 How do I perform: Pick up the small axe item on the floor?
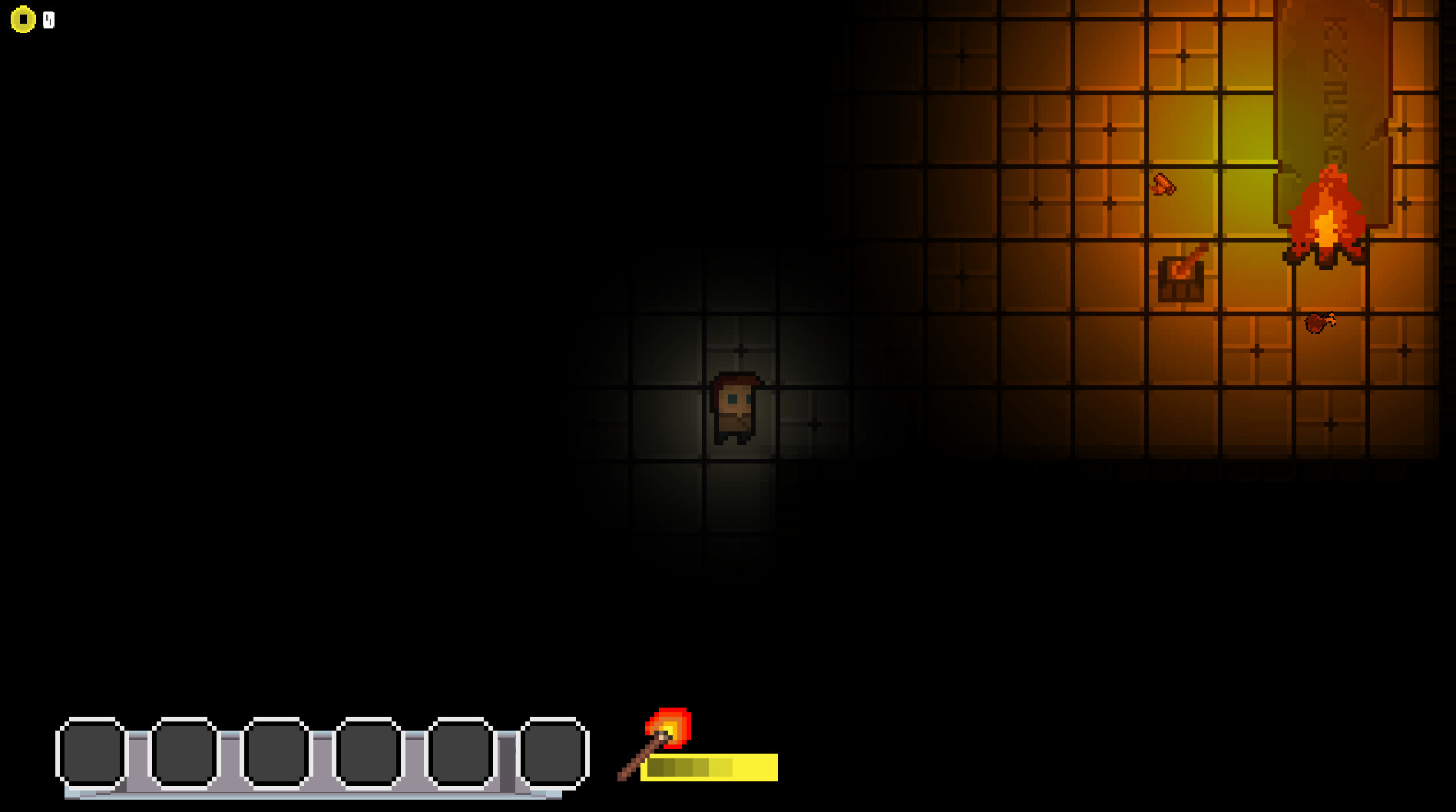coord(1162,184)
